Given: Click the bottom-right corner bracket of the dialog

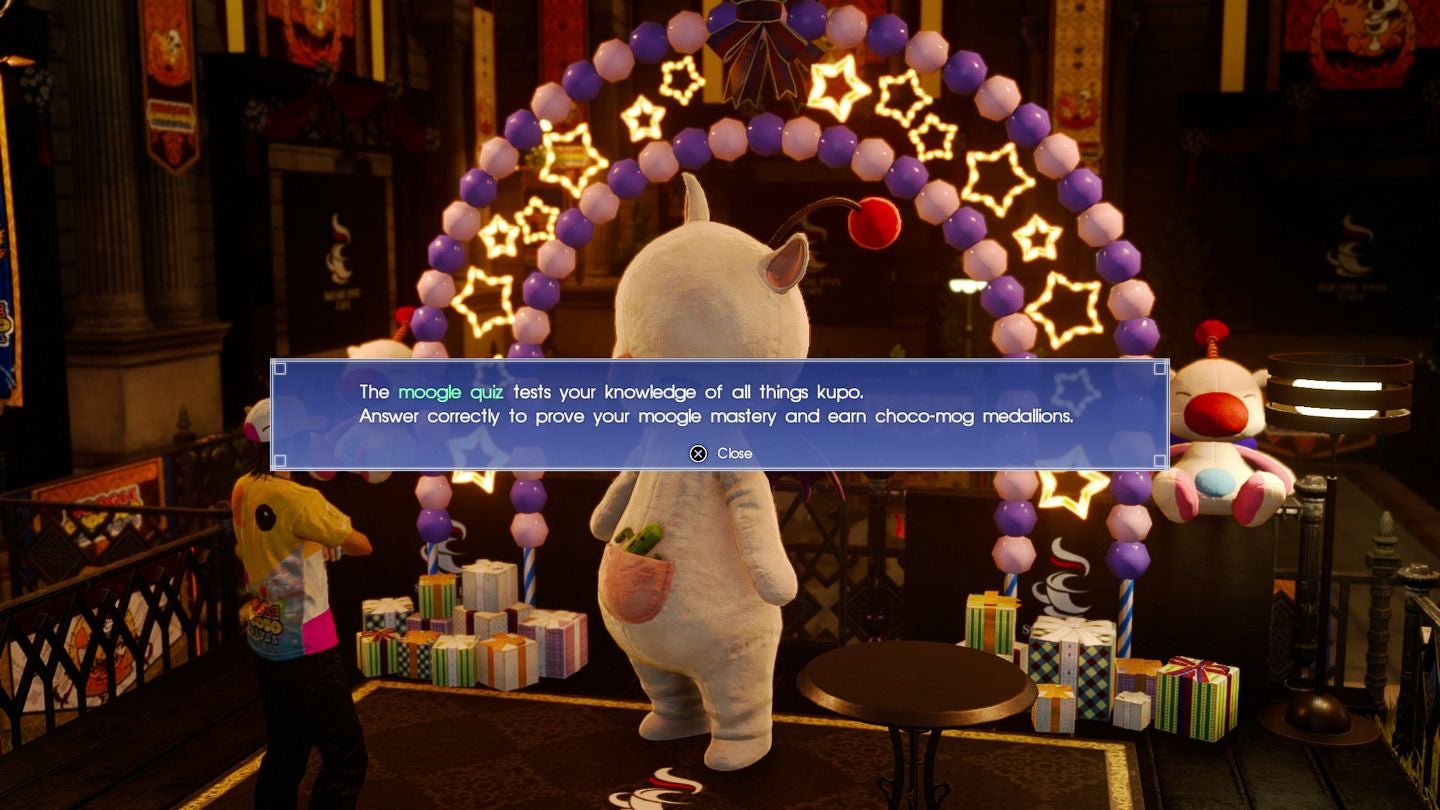Looking at the screenshot, I should pyautogui.click(x=1159, y=459).
